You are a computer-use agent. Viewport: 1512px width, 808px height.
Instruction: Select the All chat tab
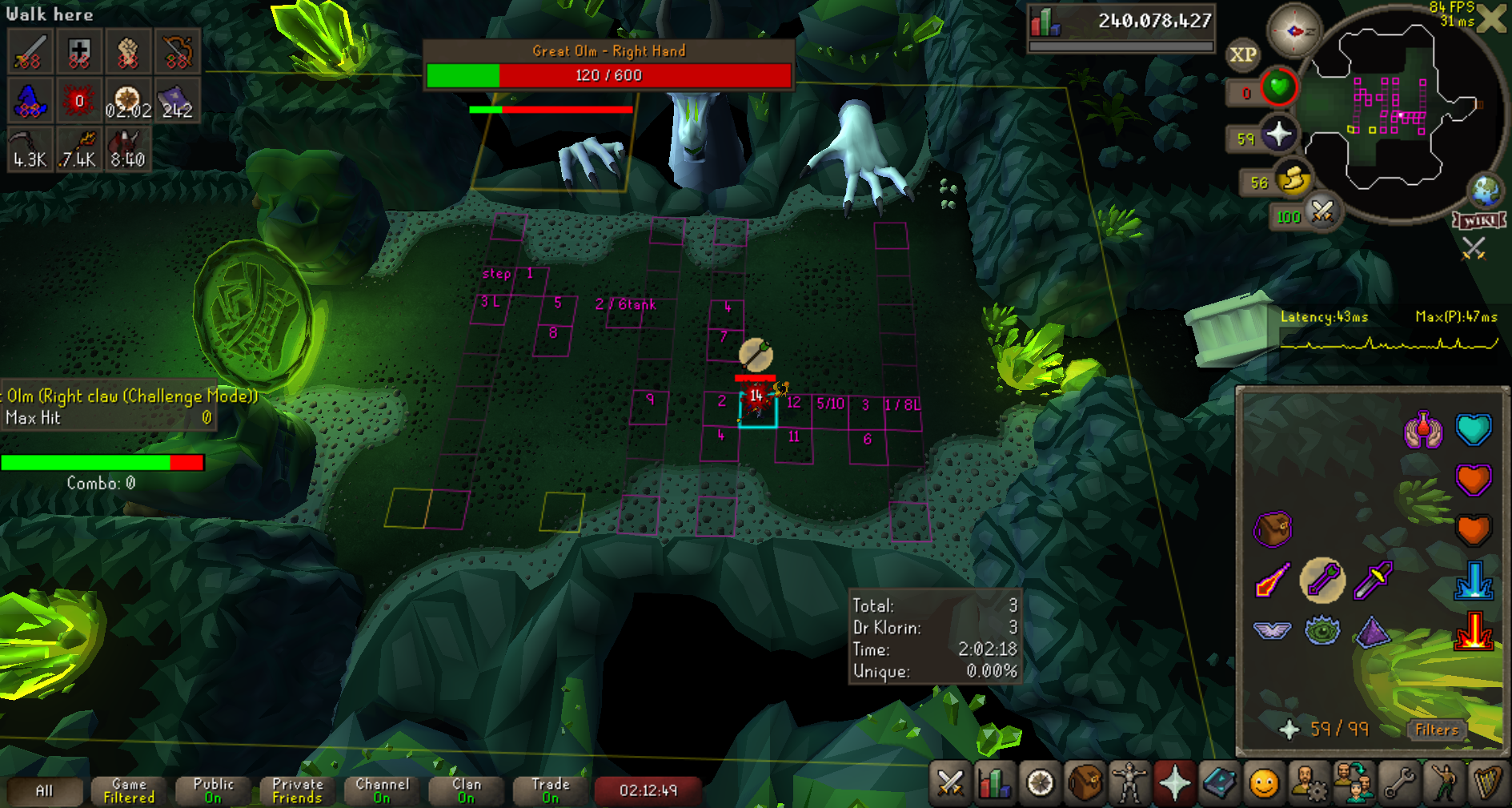(x=45, y=791)
